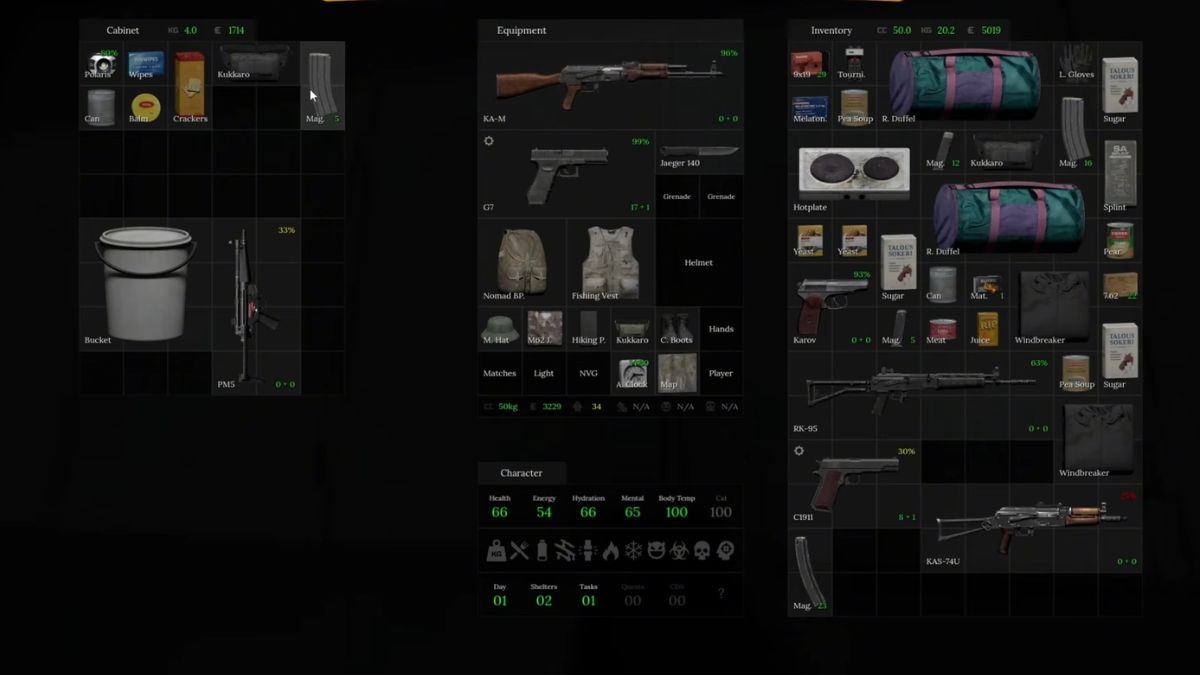The height and width of the screenshot is (675, 1200).
Task: Choose the Bucket in the cabinet
Action: click(143, 283)
